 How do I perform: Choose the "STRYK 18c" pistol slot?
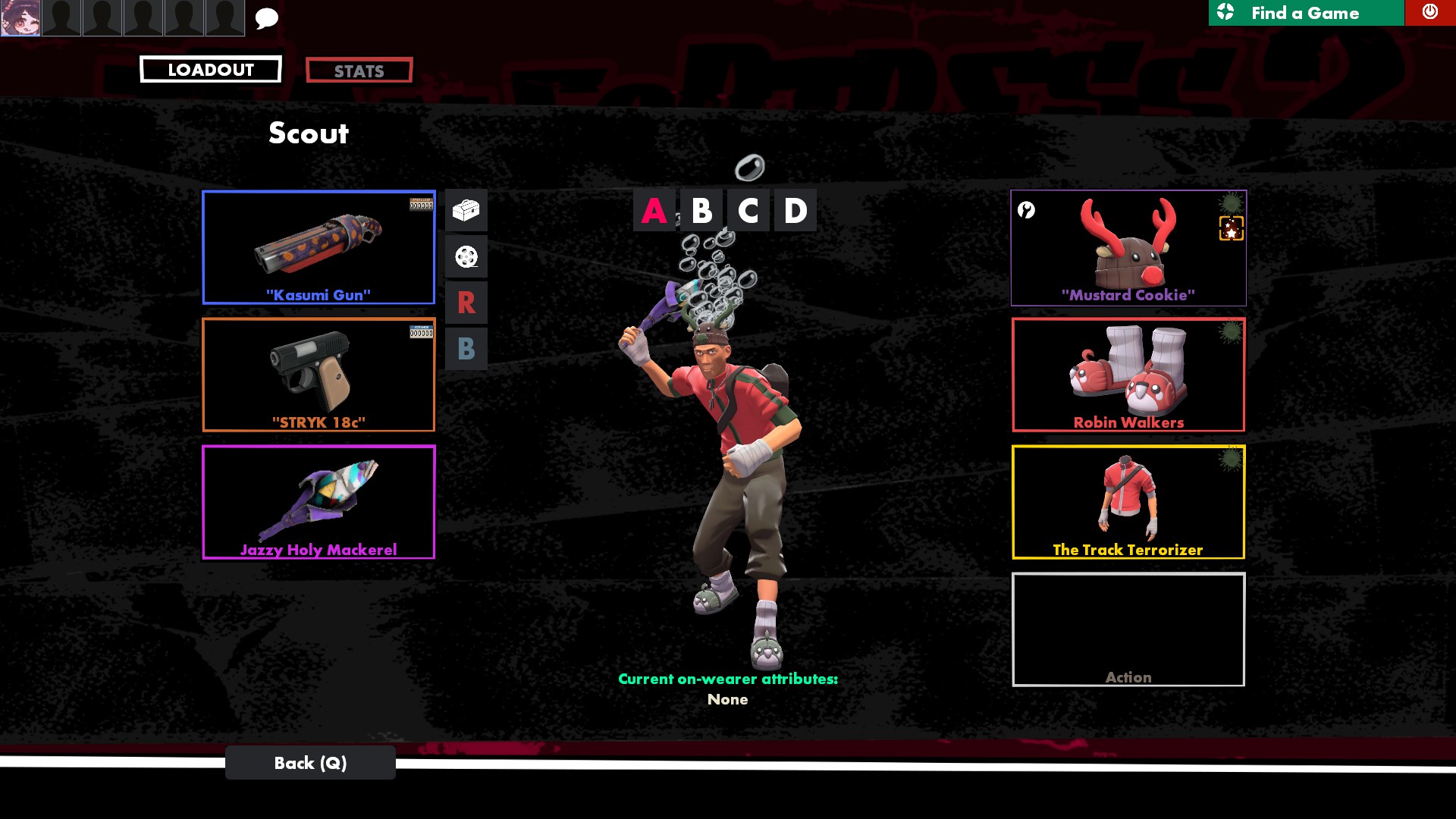click(318, 375)
